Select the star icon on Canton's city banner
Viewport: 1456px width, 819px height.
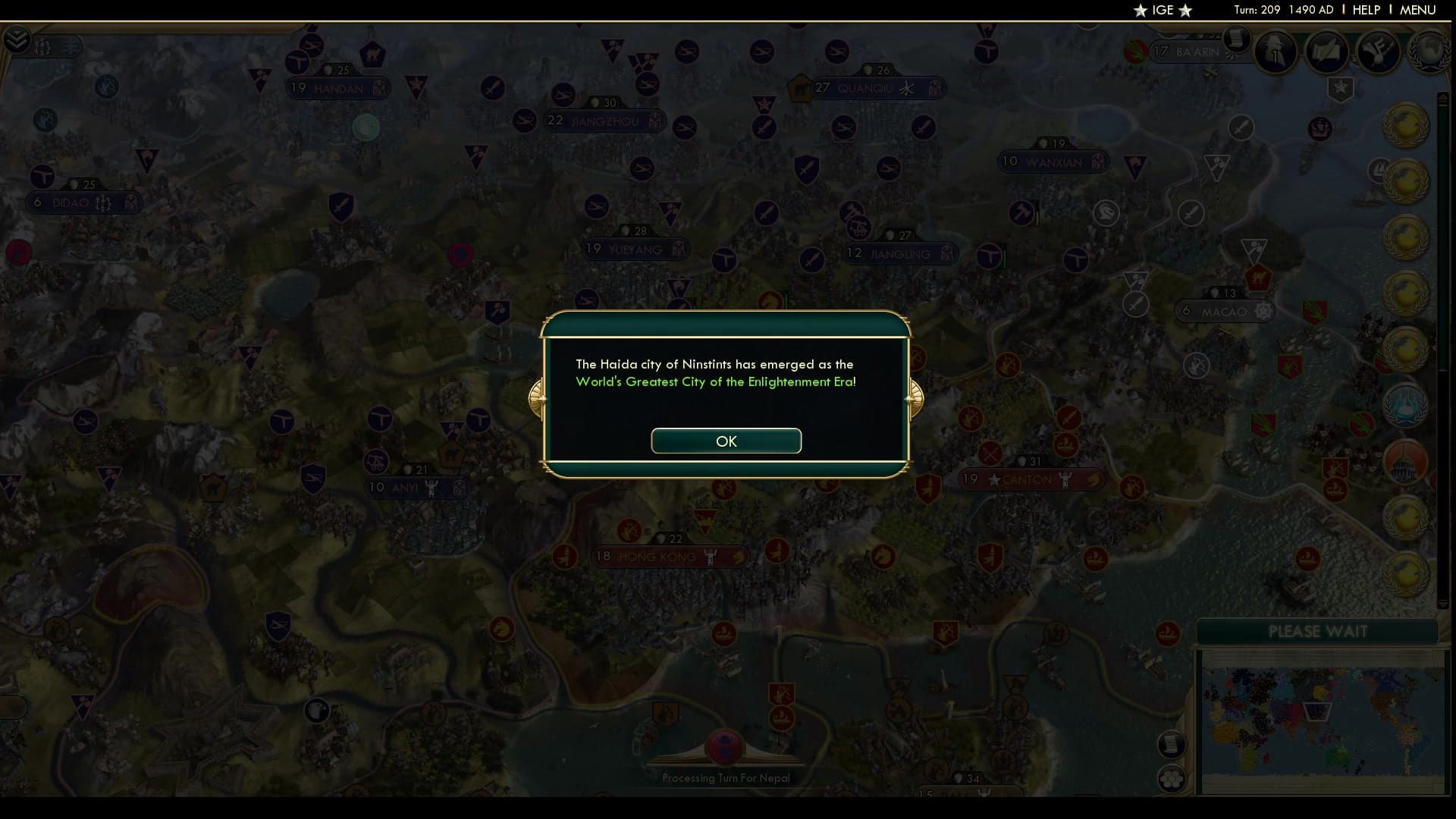pos(994,479)
